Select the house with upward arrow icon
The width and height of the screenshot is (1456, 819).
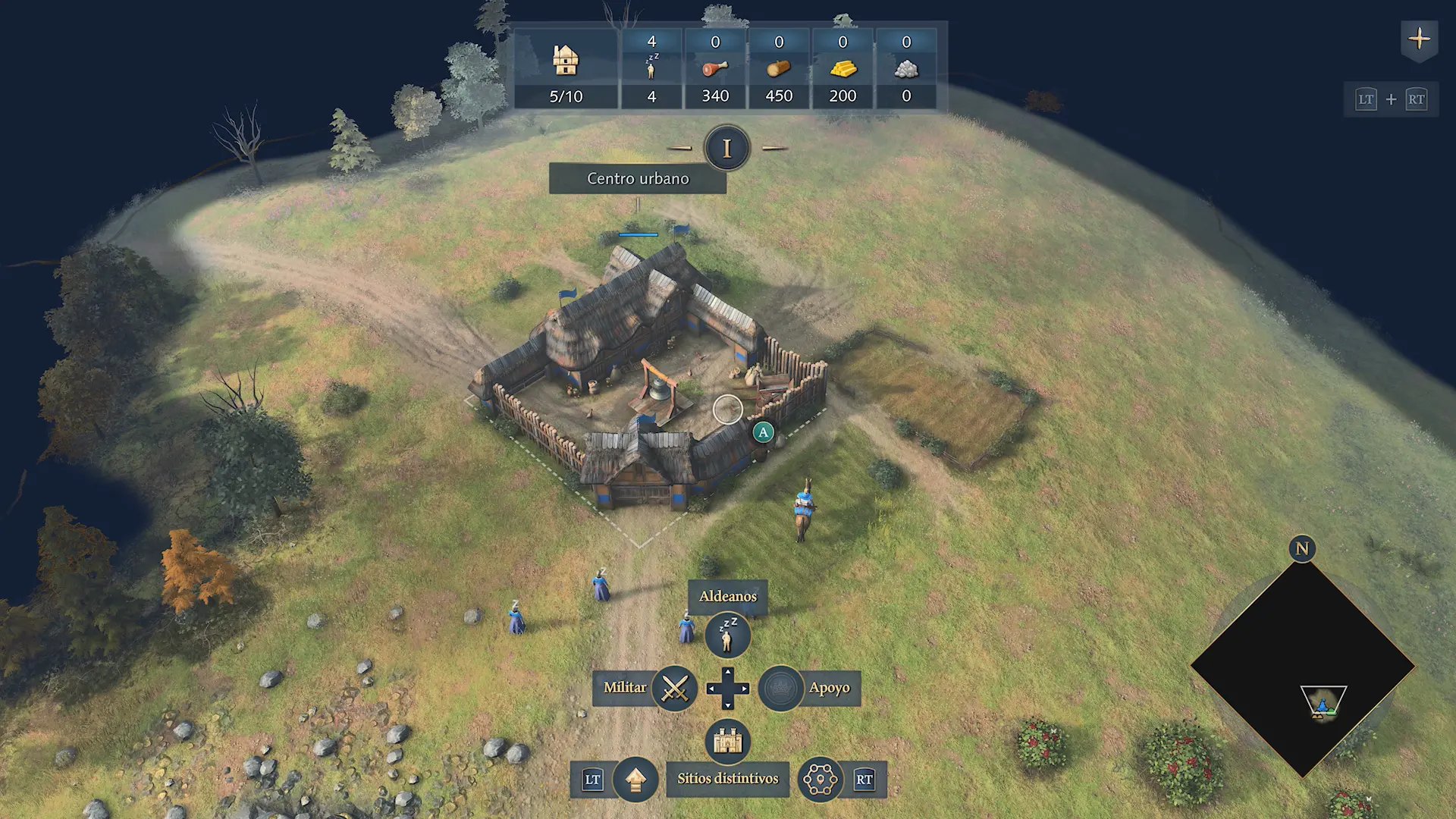pyautogui.click(x=635, y=779)
